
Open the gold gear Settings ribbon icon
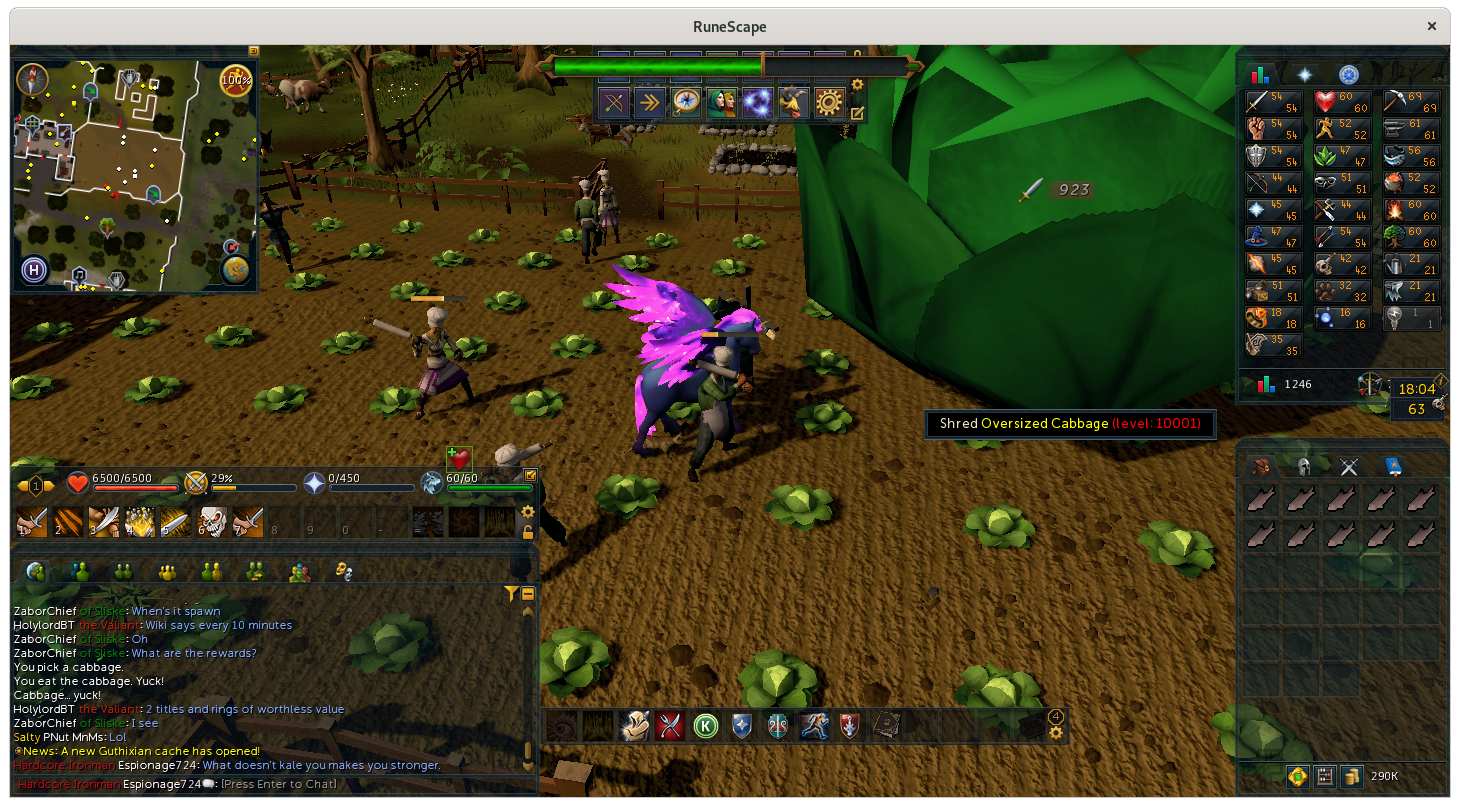[830, 102]
